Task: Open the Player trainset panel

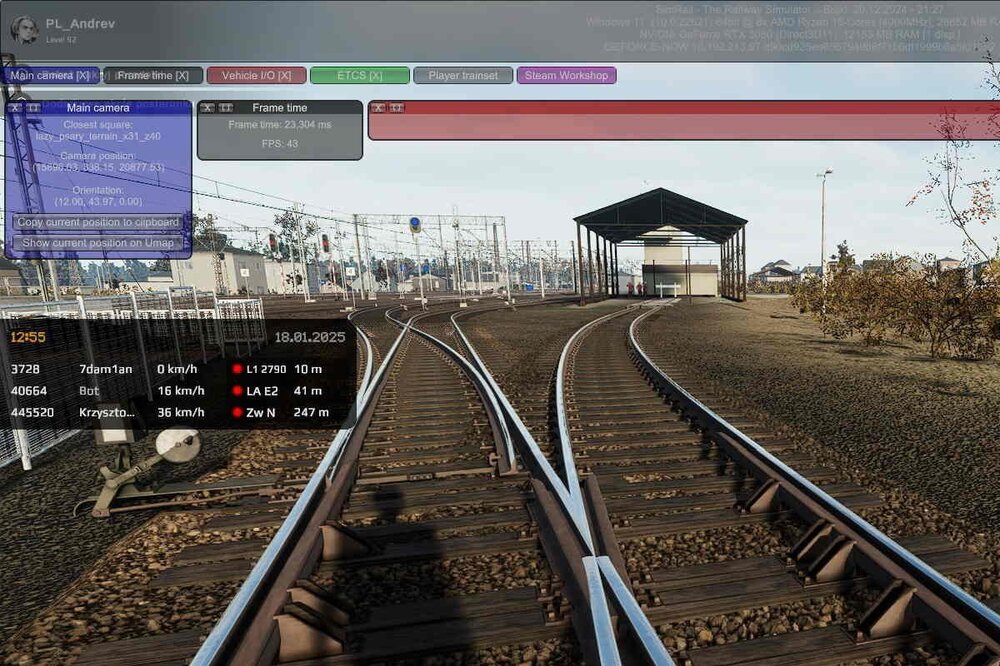Action: coord(463,75)
